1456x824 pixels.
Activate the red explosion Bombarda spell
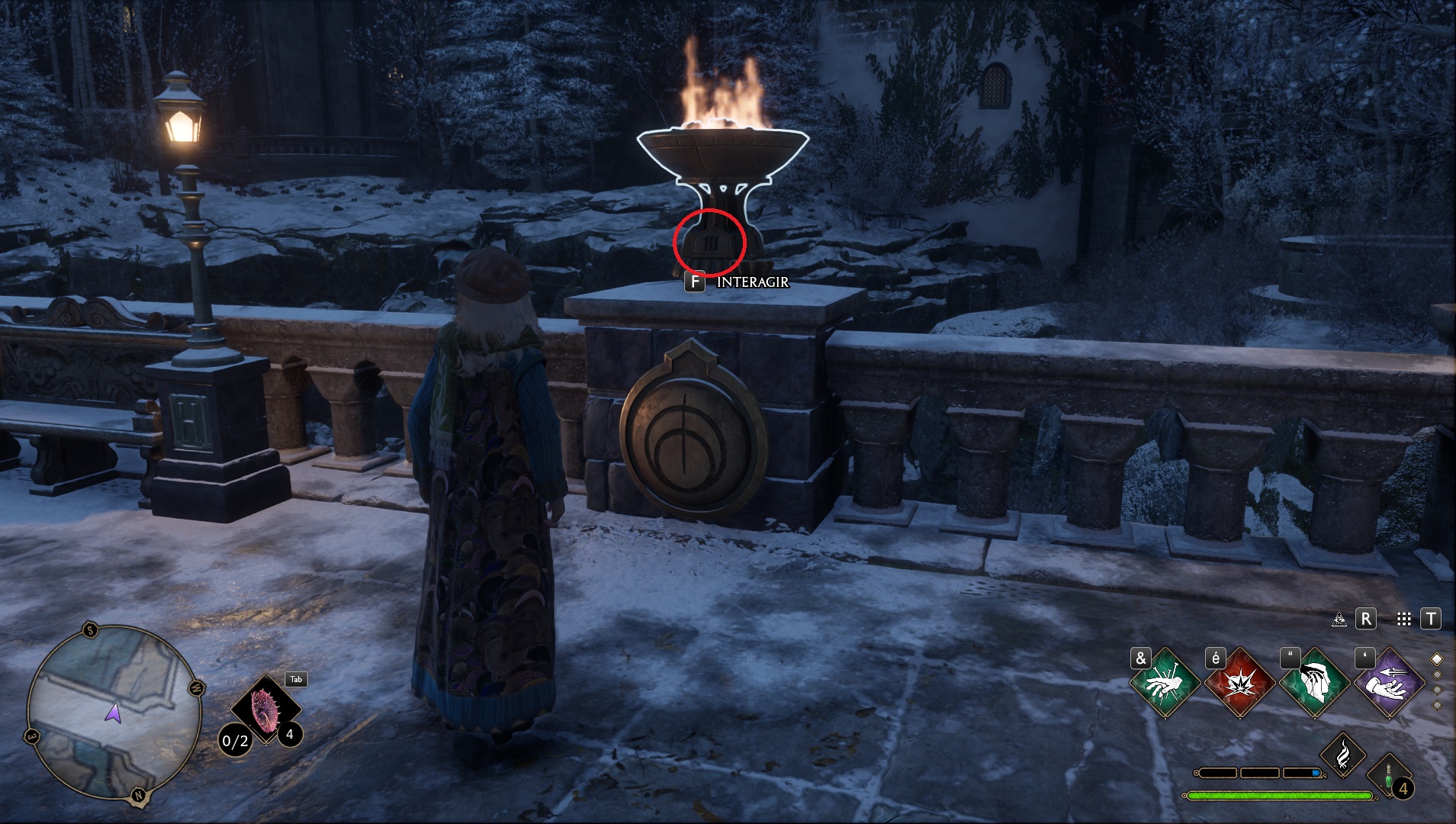click(1240, 683)
